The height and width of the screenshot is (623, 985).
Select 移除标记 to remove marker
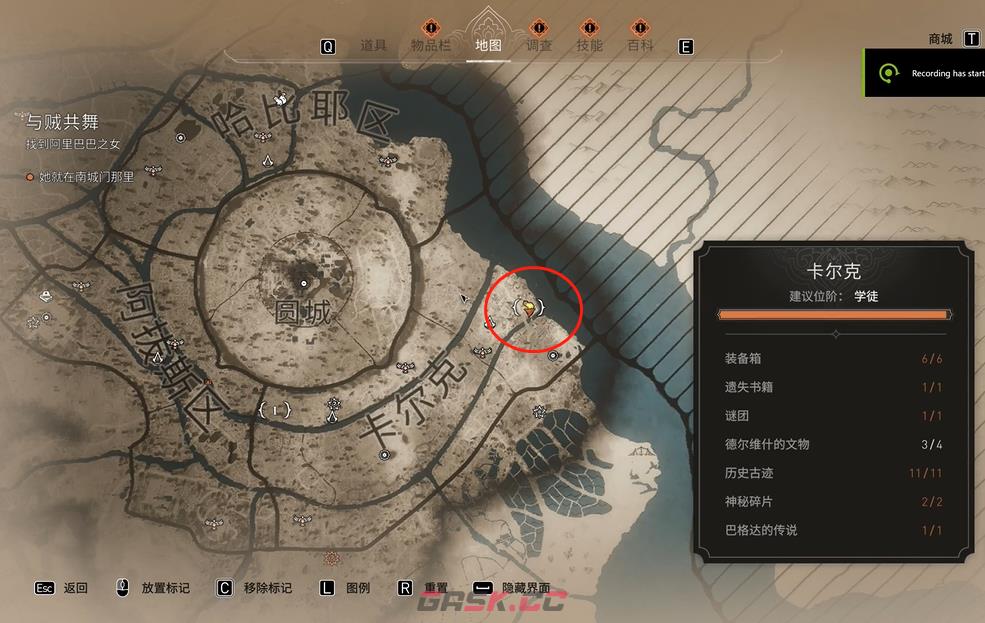(x=267, y=588)
